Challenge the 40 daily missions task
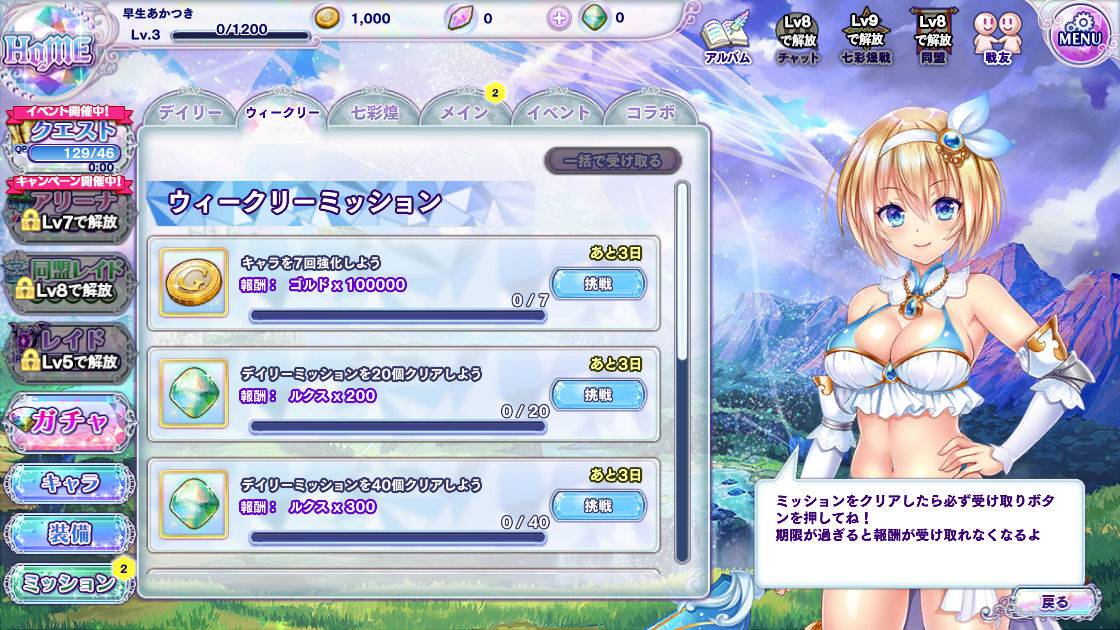Image resolution: width=1120 pixels, height=630 pixels. point(598,506)
